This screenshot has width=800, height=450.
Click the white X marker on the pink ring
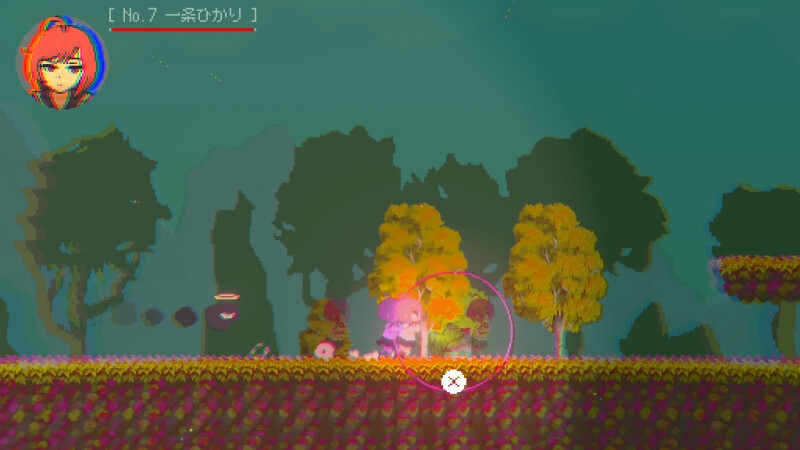point(453,381)
